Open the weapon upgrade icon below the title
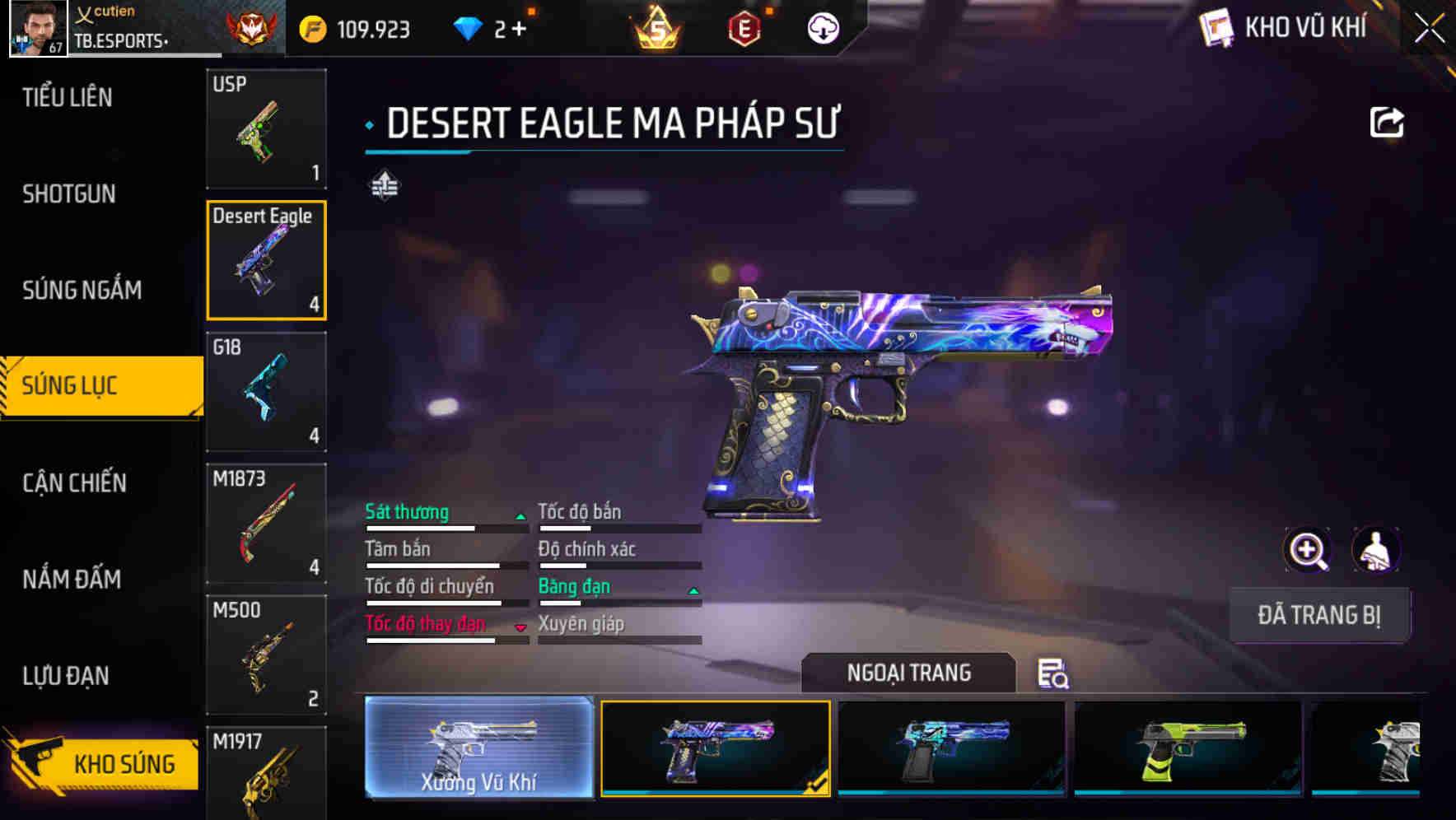This screenshot has width=1456, height=820. 384,184
